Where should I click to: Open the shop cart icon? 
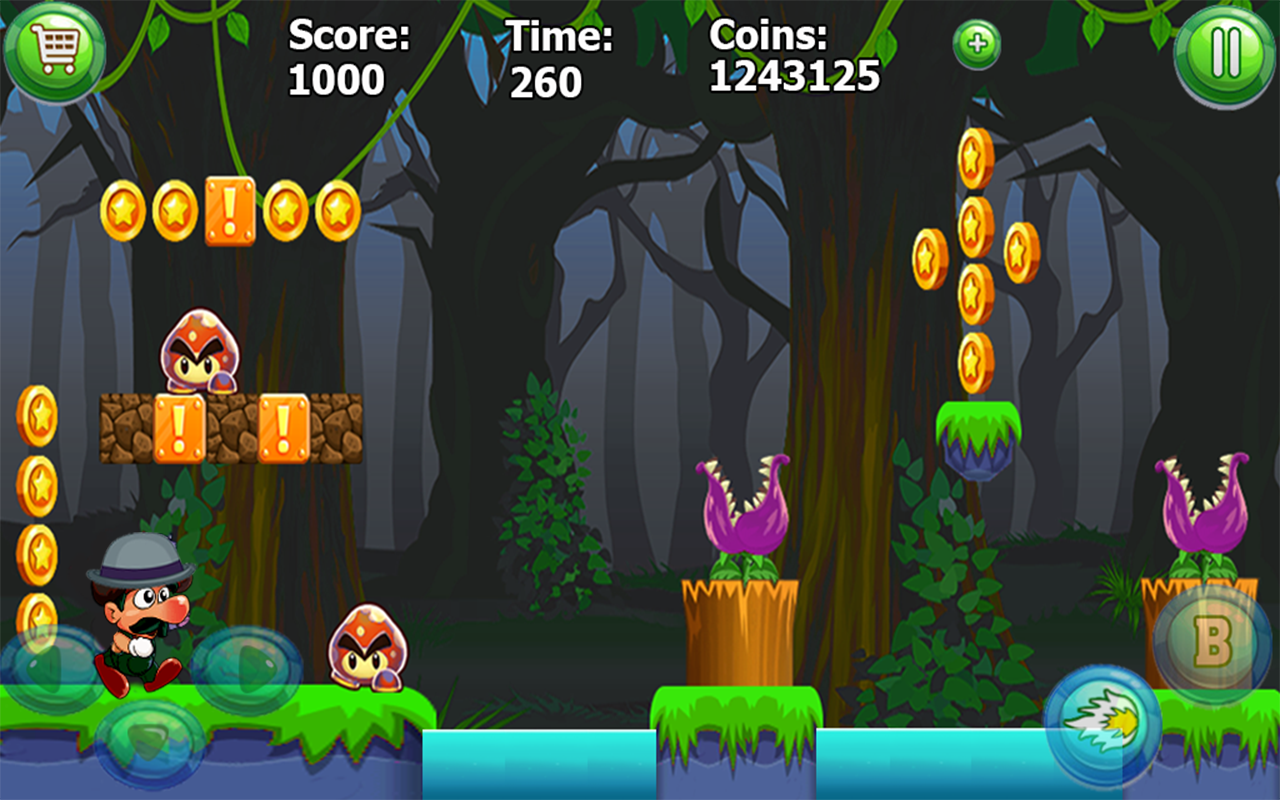tap(57, 52)
